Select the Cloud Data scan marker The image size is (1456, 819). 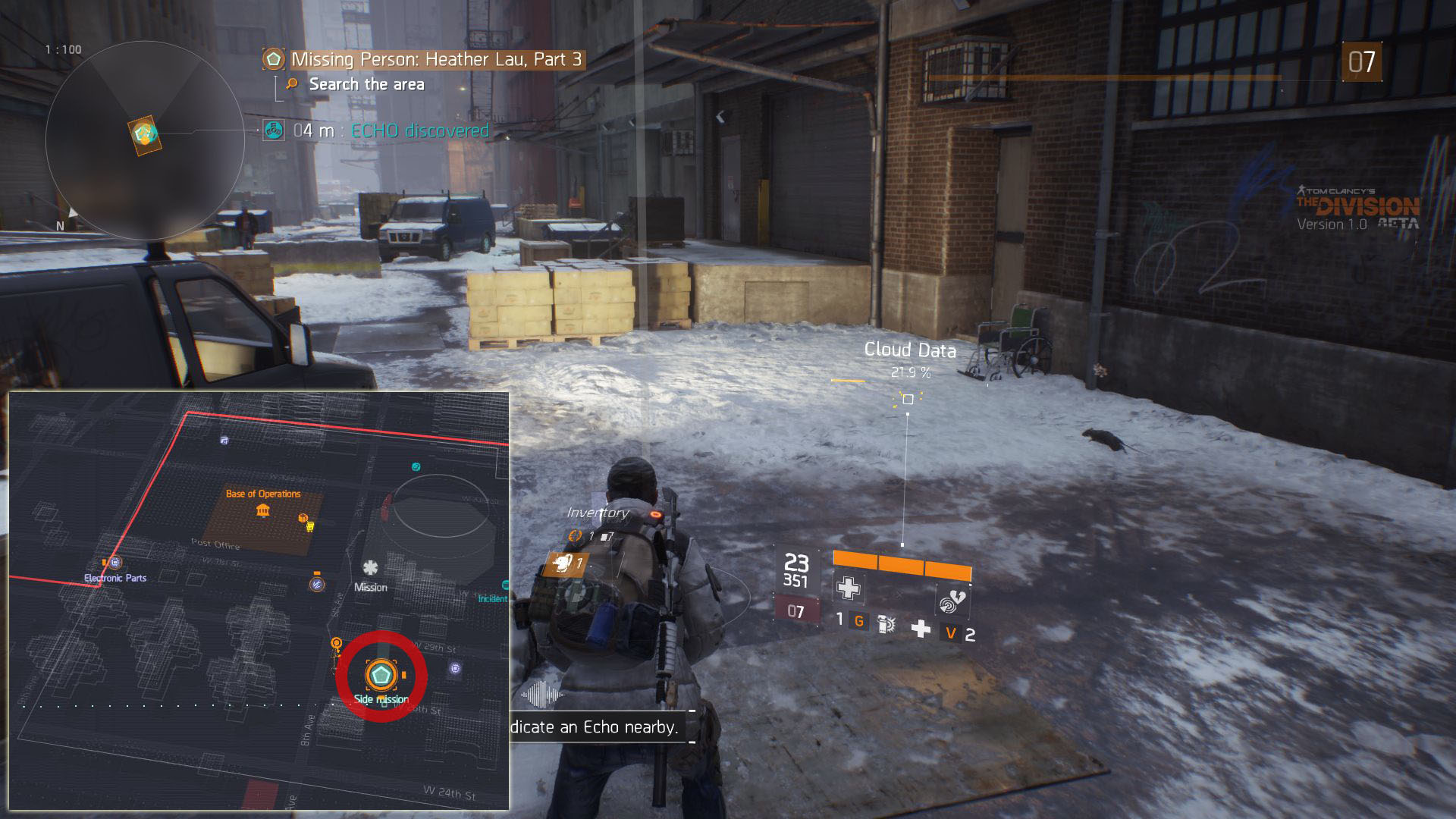click(908, 399)
